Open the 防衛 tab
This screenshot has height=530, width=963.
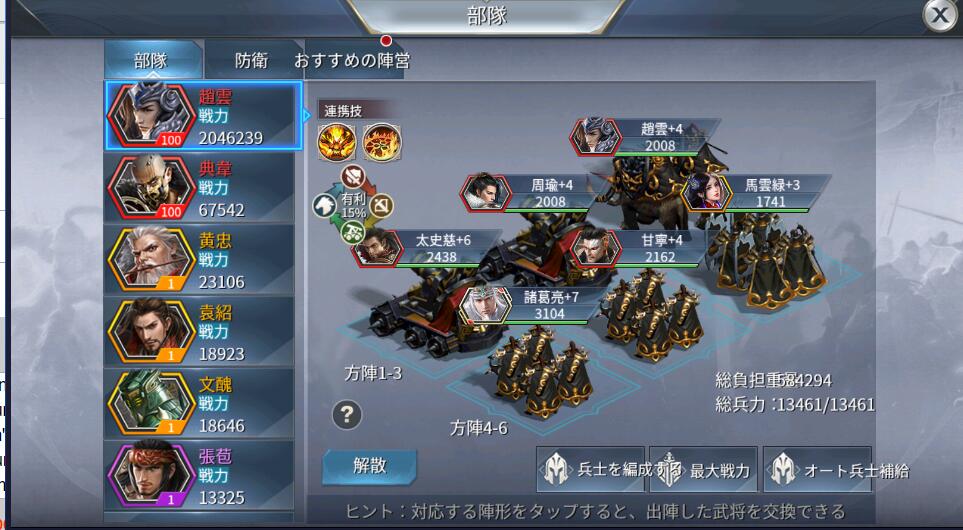[x=251, y=60]
